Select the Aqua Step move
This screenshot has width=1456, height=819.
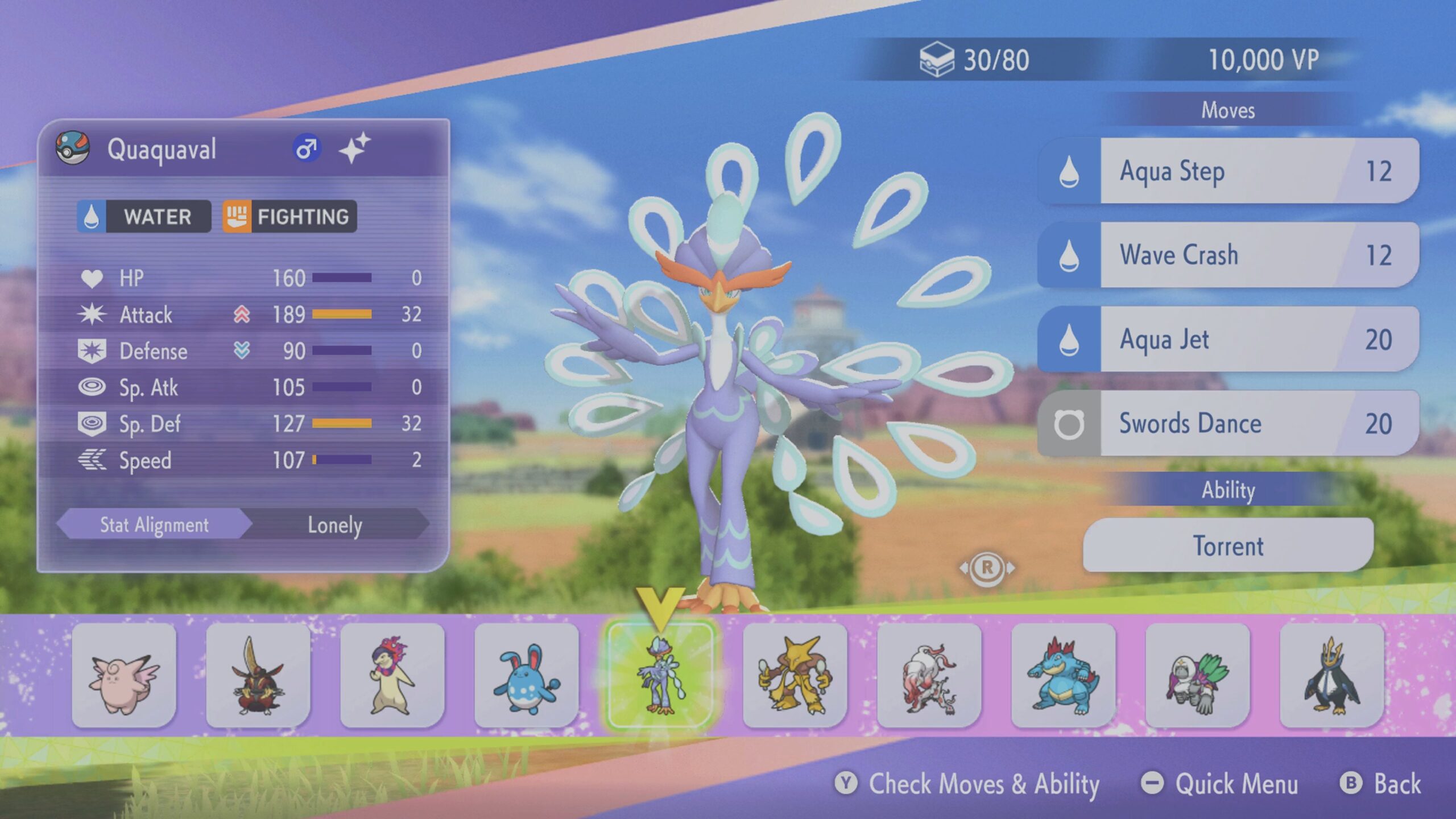pyautogui.click(x=1228, y=171)
